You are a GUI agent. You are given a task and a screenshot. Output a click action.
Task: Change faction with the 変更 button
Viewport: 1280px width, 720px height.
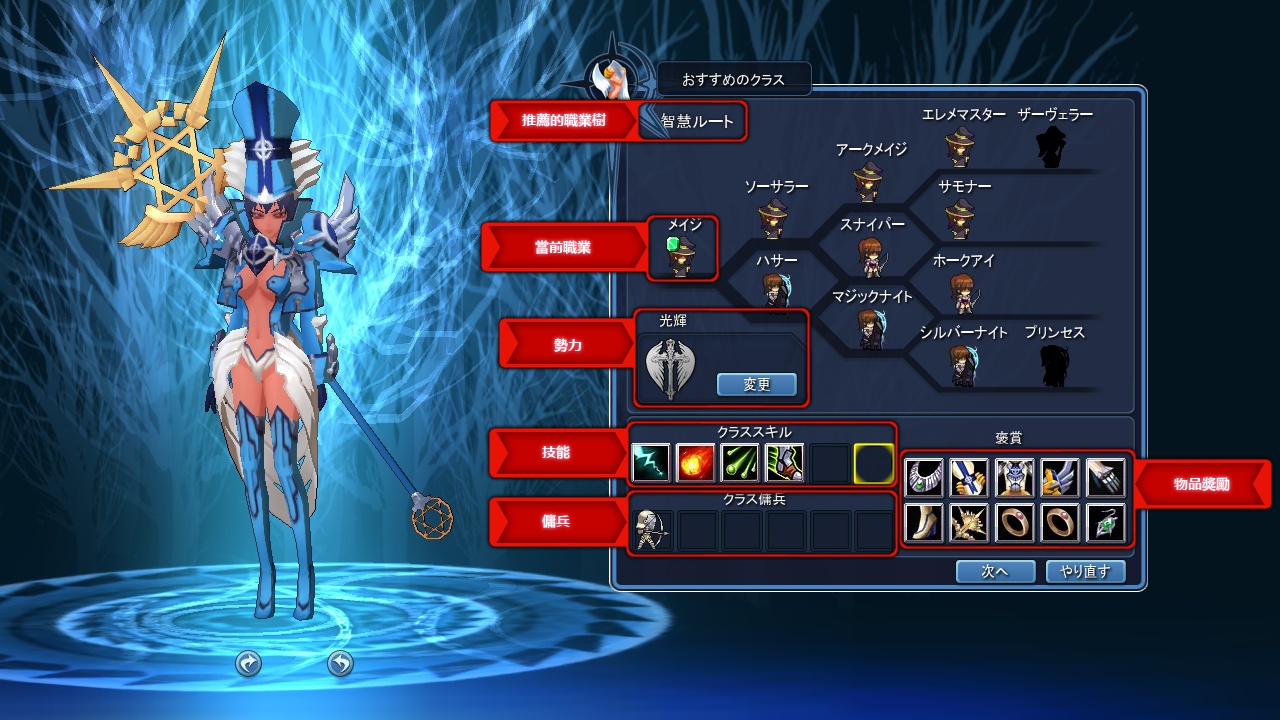click(x=757, y=384)
